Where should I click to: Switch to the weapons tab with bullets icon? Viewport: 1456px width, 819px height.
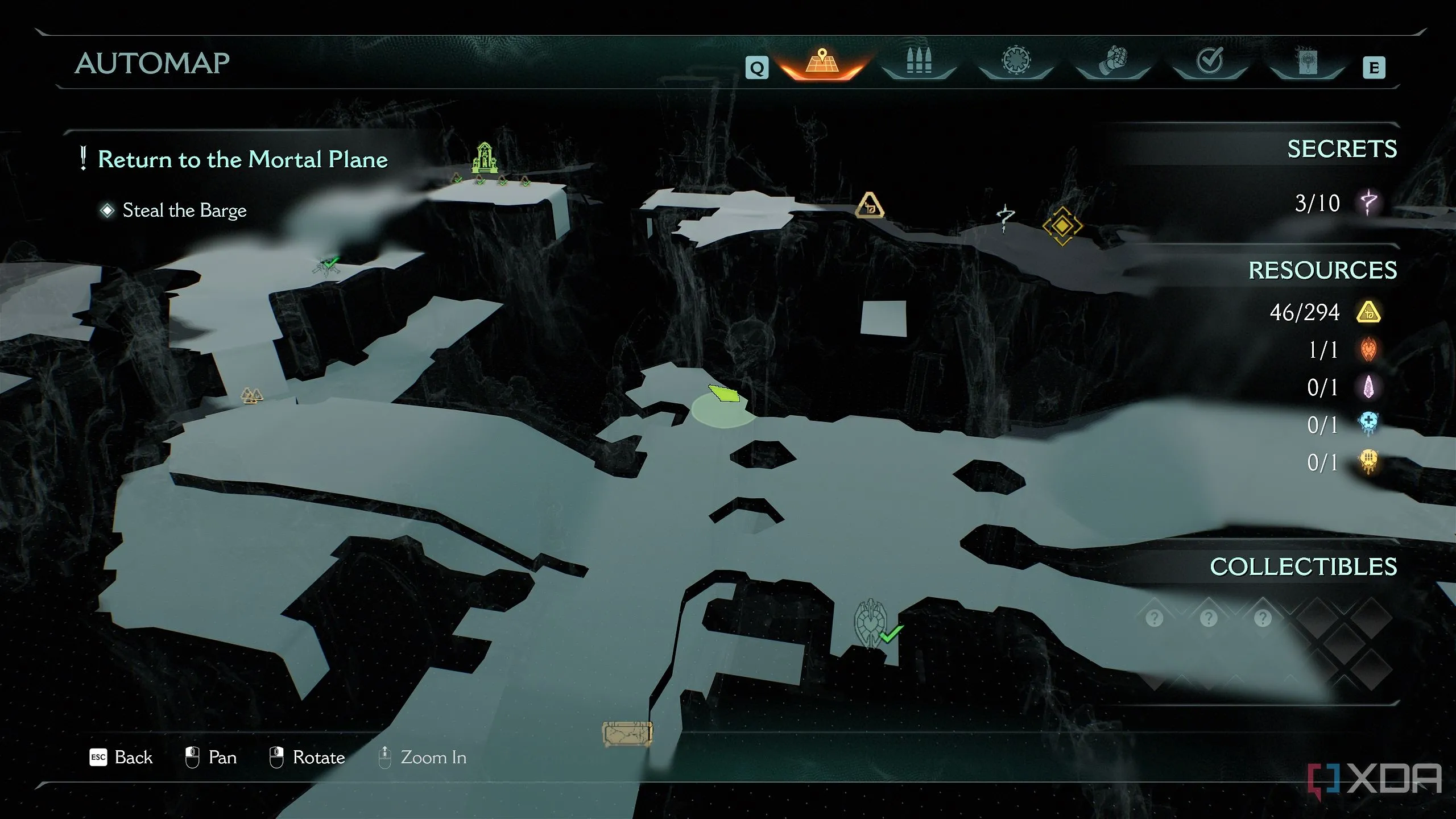click(x=919, y=61)
